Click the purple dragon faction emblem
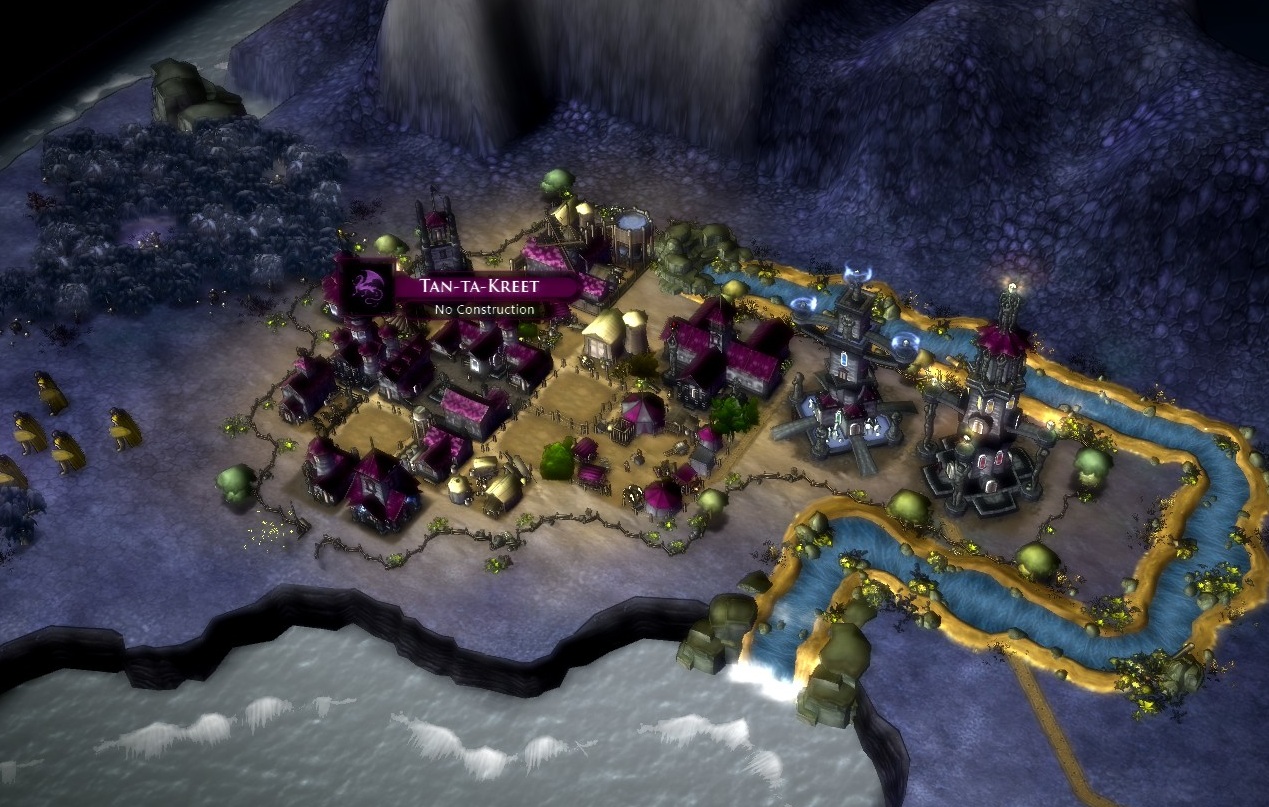This screenshot has height=807, width=1269. tap(364, 284)
